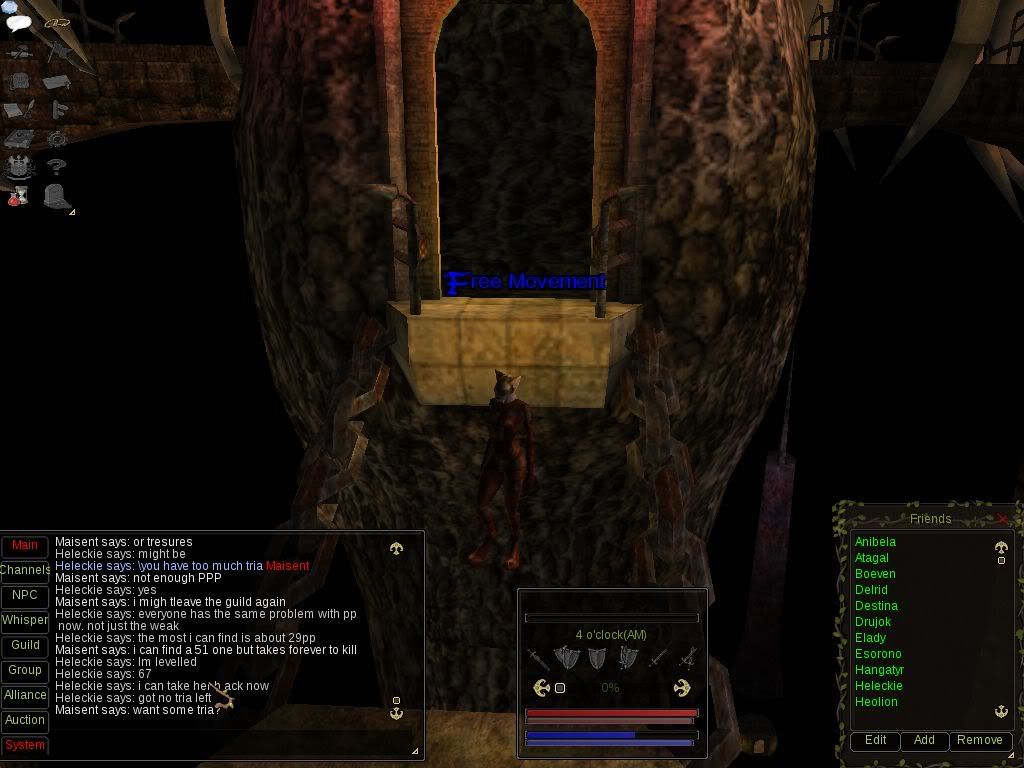Close the Friends window
Screen dimensions: 1024x768
(1003, 519)
